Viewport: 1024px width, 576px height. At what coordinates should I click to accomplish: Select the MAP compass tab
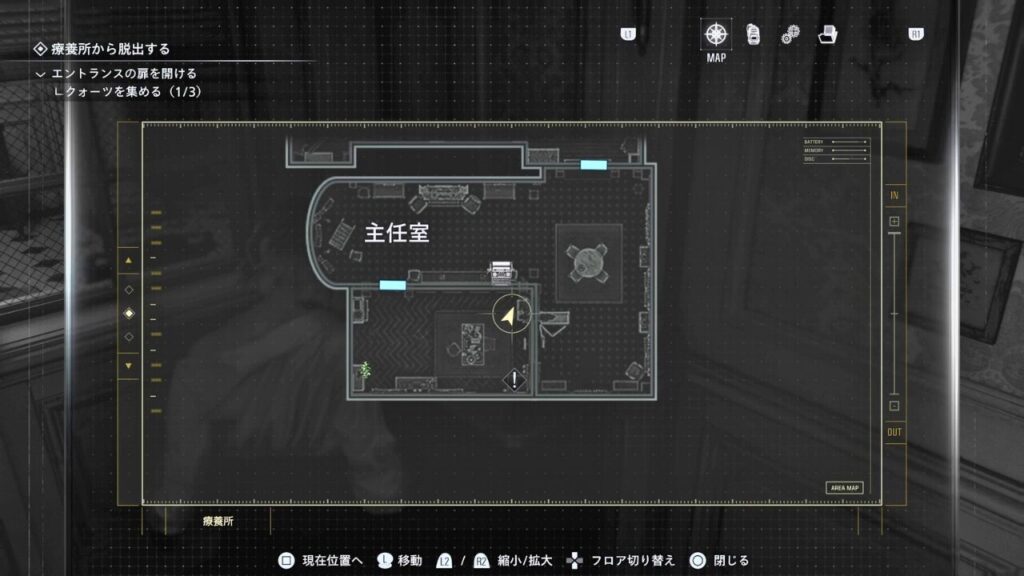pos(716,34)
